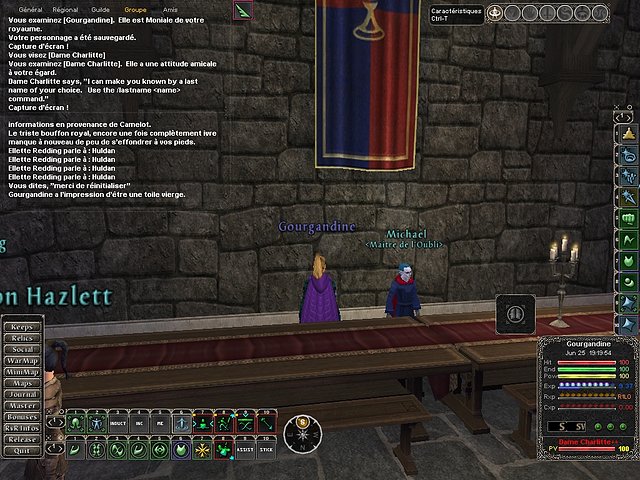640x480 pixels.
Task: Select the Guilde chat tab
Action: [x=101, y=8]
